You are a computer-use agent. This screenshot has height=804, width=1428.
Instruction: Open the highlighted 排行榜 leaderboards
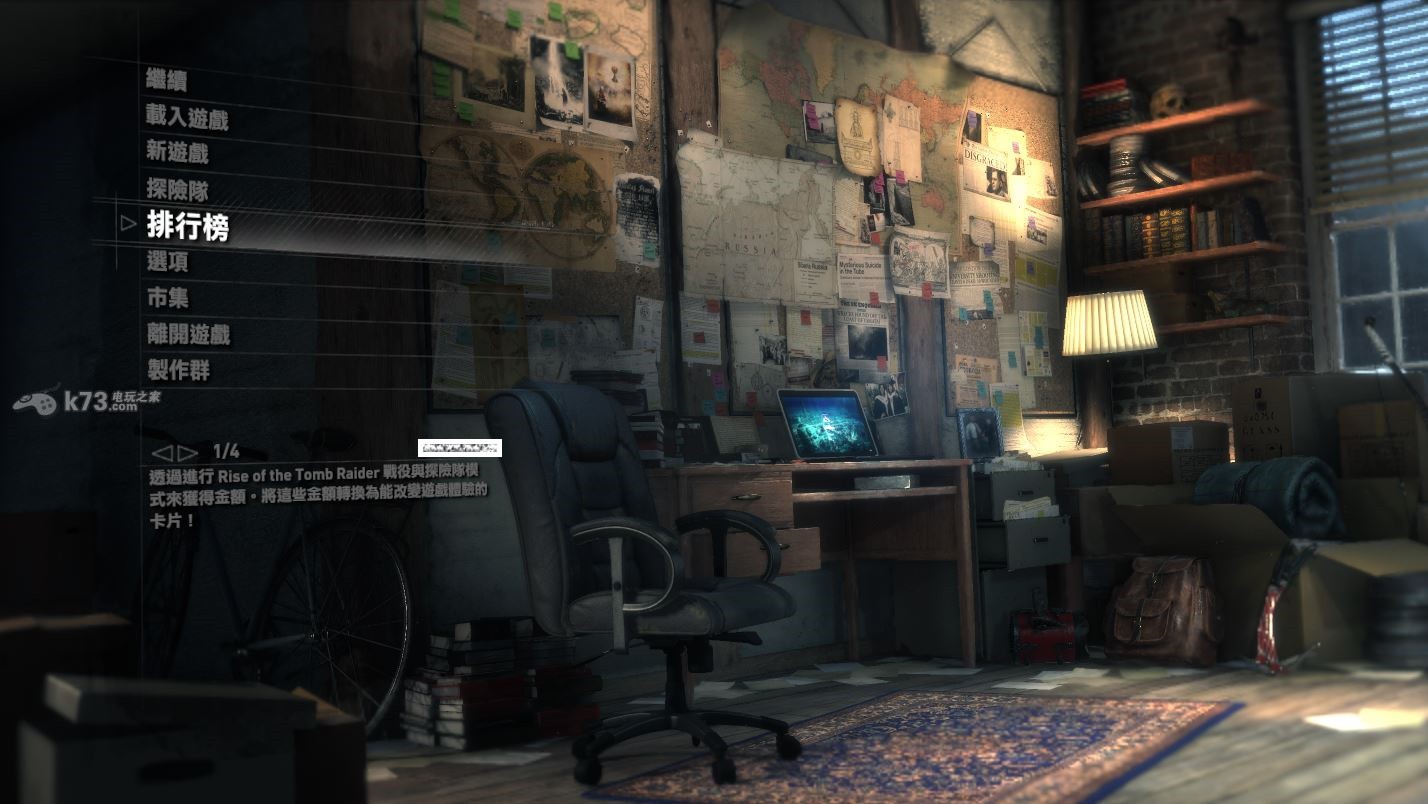188,226
